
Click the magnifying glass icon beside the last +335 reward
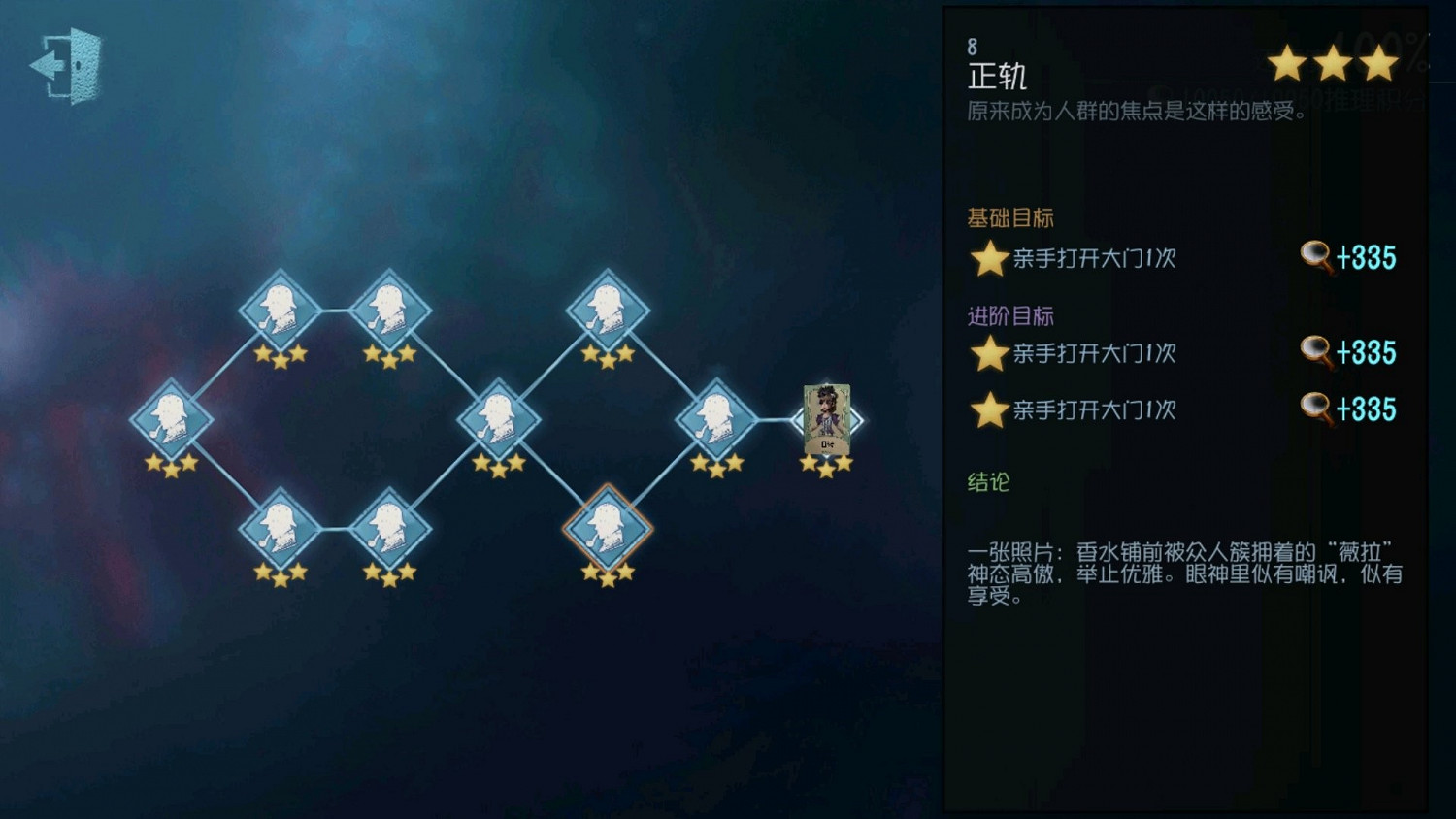click(1316, 409)
